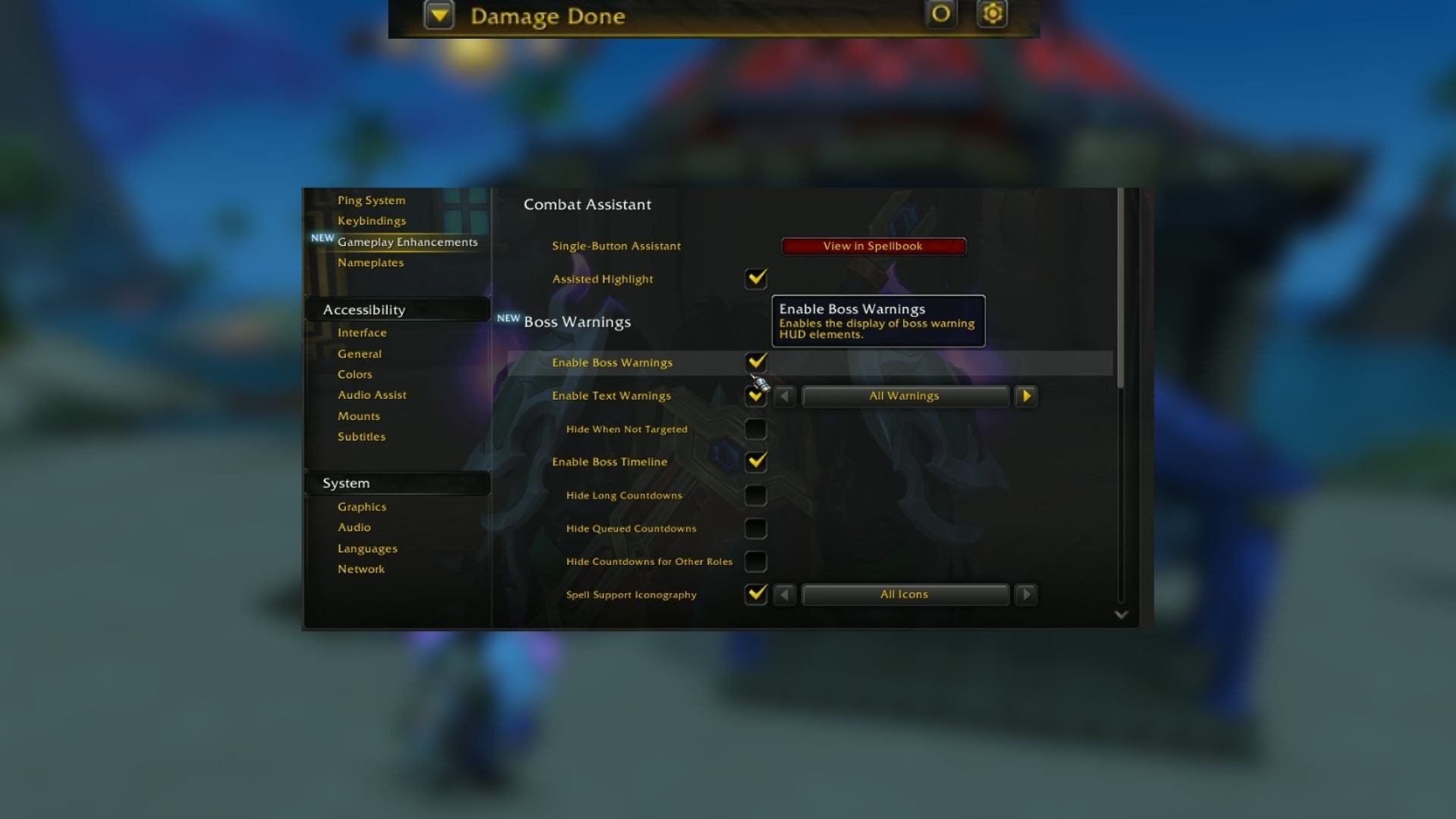
Task: Enable Hide Long Countdowns
Action: (x=755, y=495)
